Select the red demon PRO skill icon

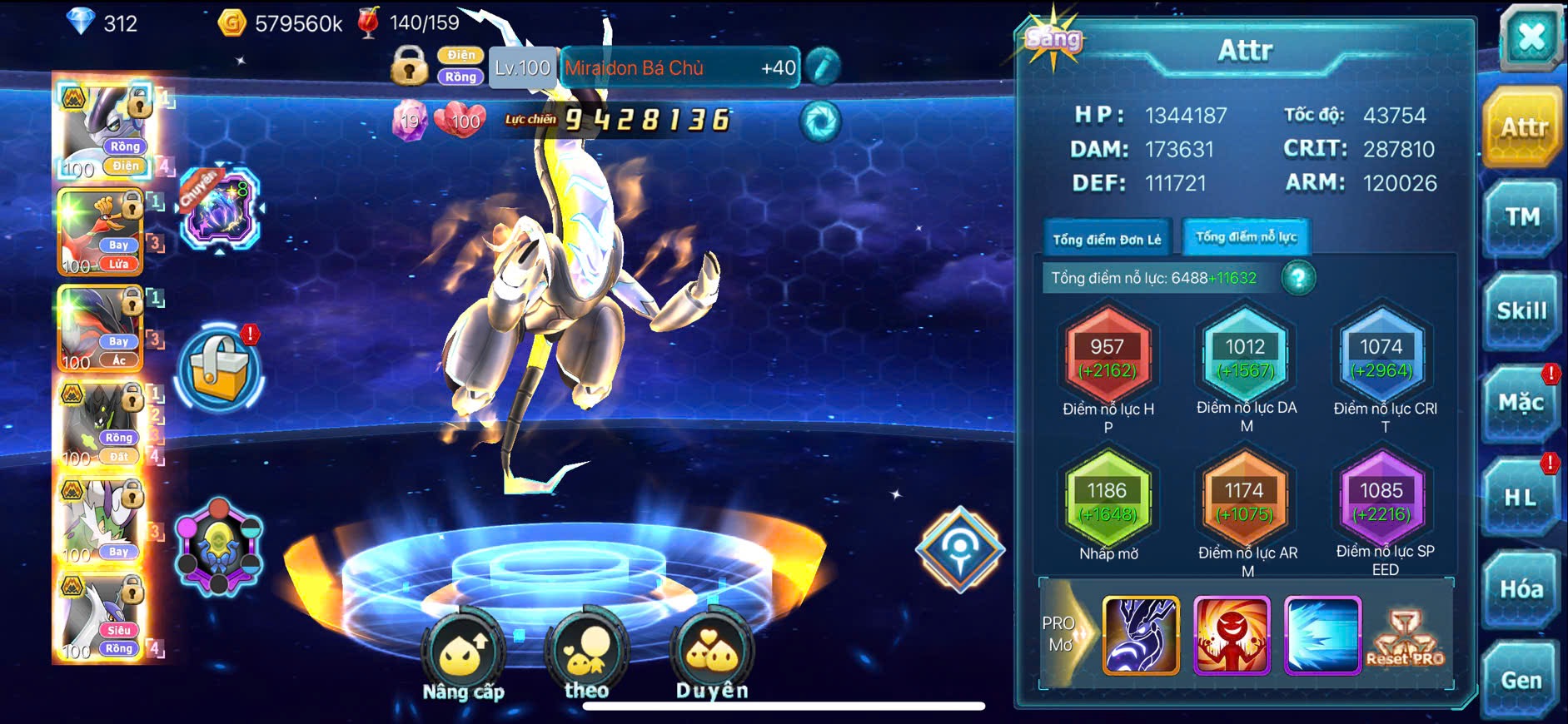[1232, 635]
